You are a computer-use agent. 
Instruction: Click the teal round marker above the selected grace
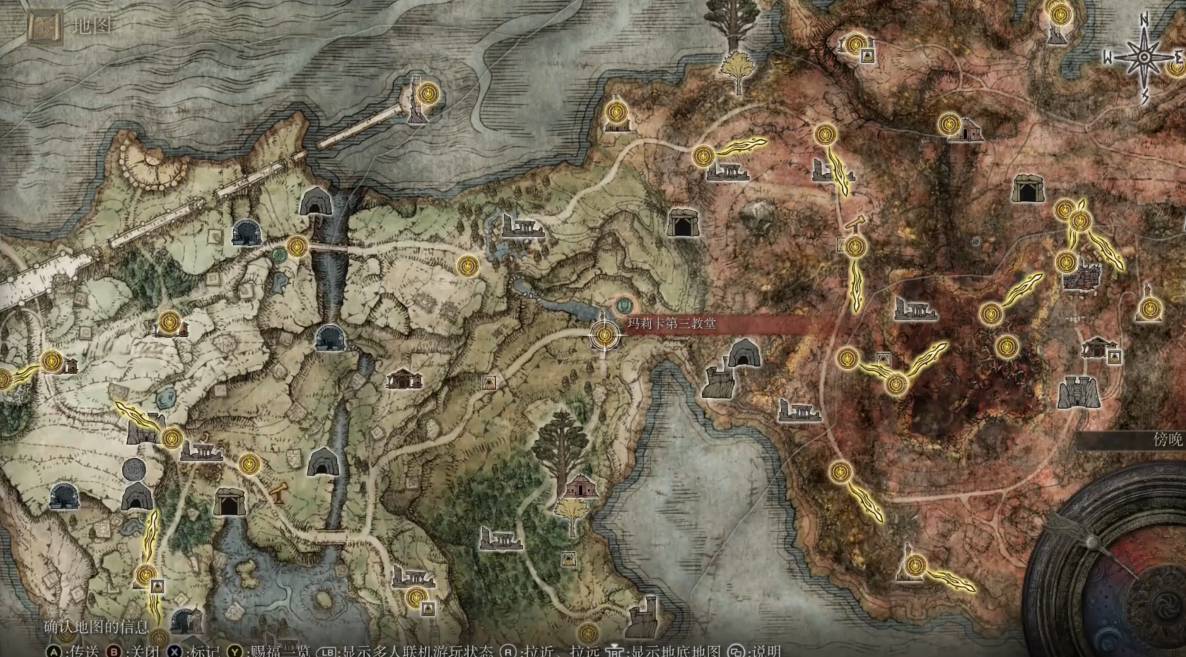click(x=624, y=300)
